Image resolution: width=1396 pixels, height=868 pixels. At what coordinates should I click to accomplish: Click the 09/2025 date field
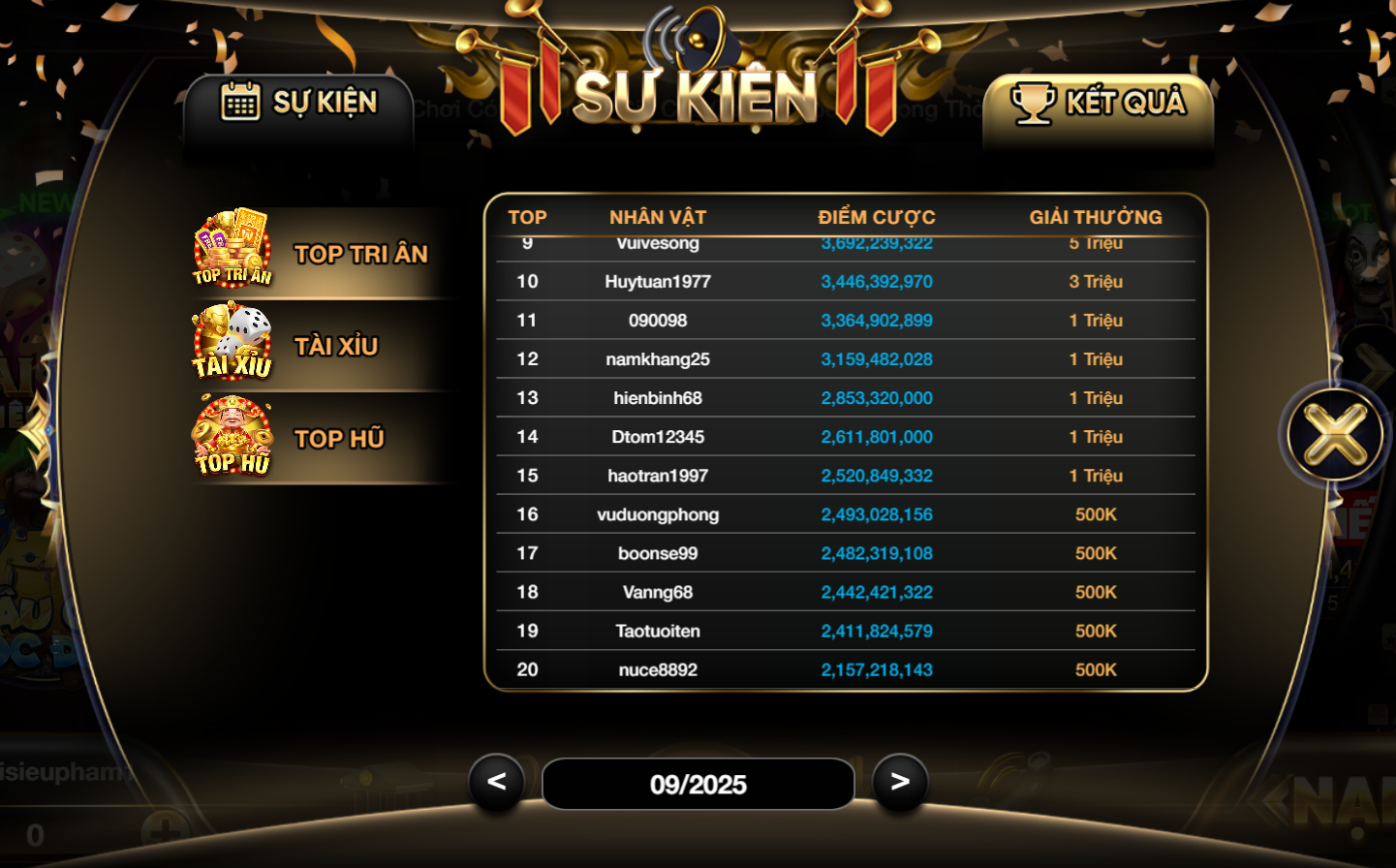[x=698, y=784]
